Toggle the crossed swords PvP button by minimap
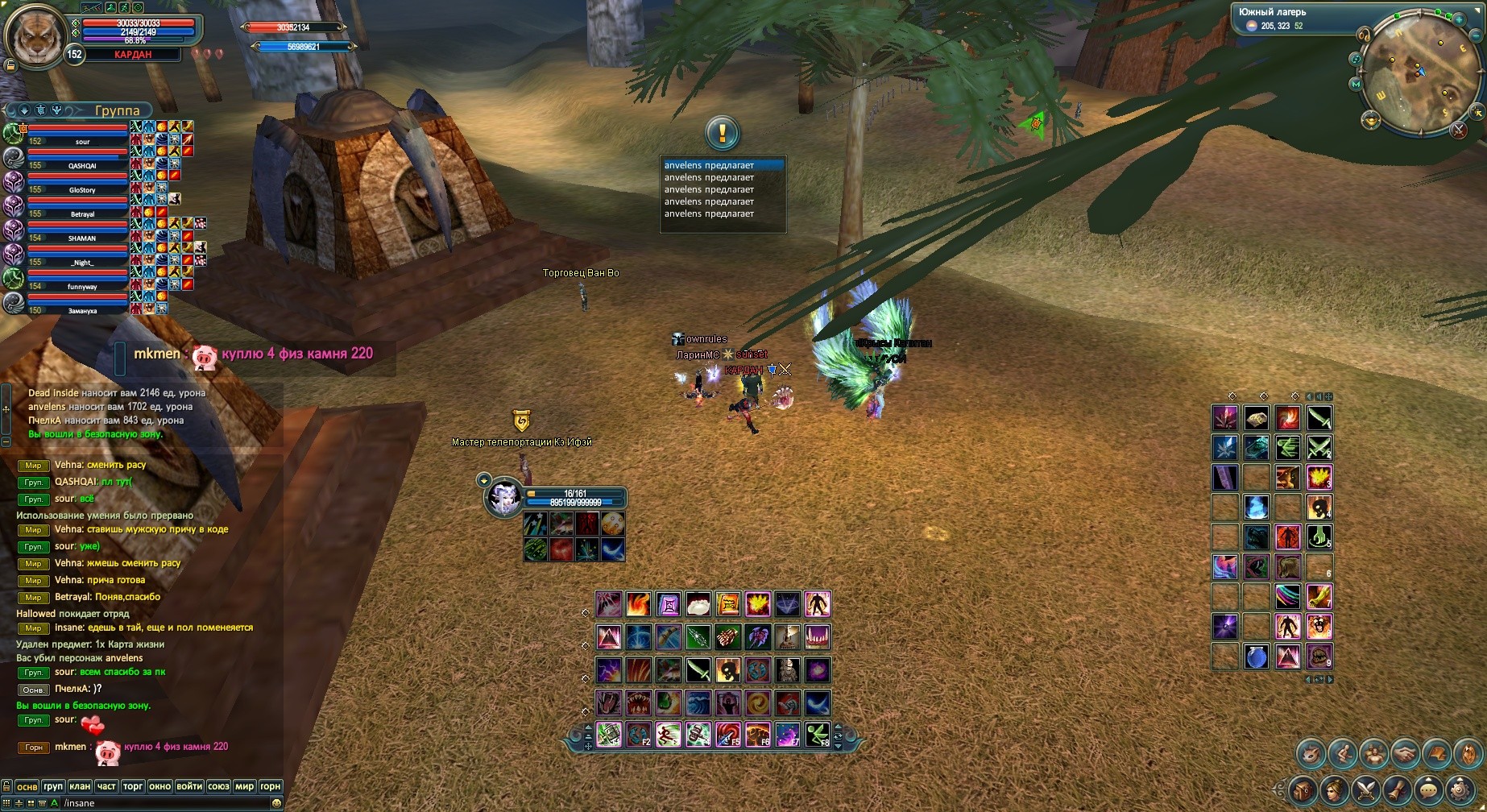This screenshot has height=812, width=1487. pos(1459,130)
